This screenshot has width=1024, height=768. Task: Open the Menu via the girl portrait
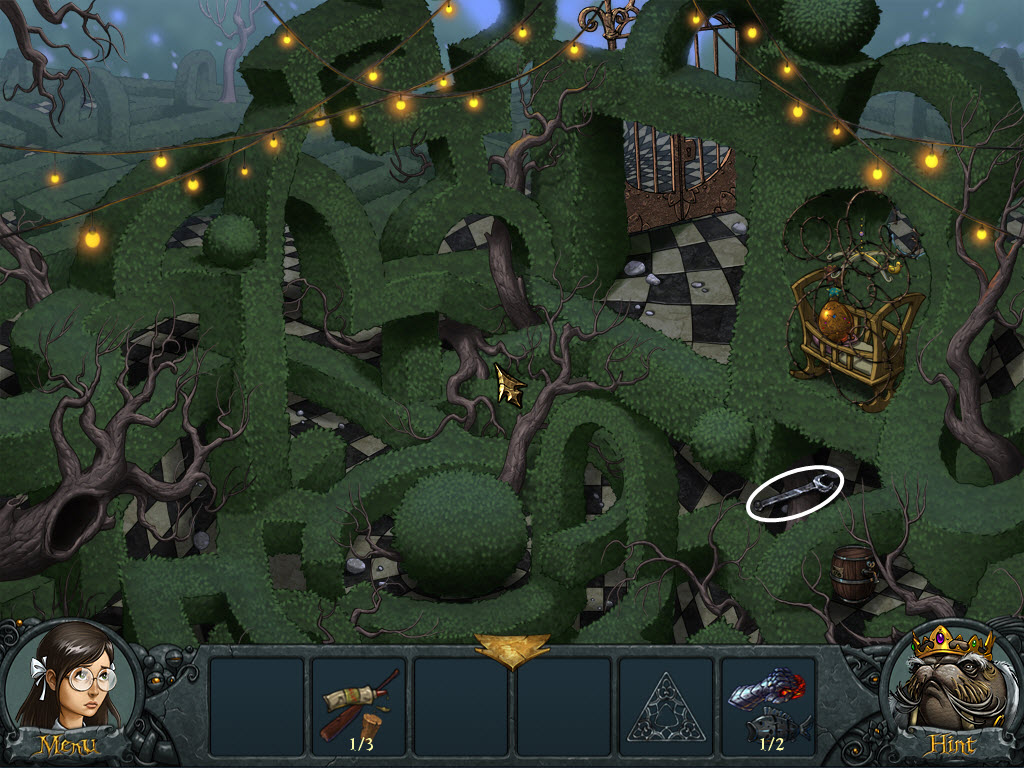(x=67, y=690)
